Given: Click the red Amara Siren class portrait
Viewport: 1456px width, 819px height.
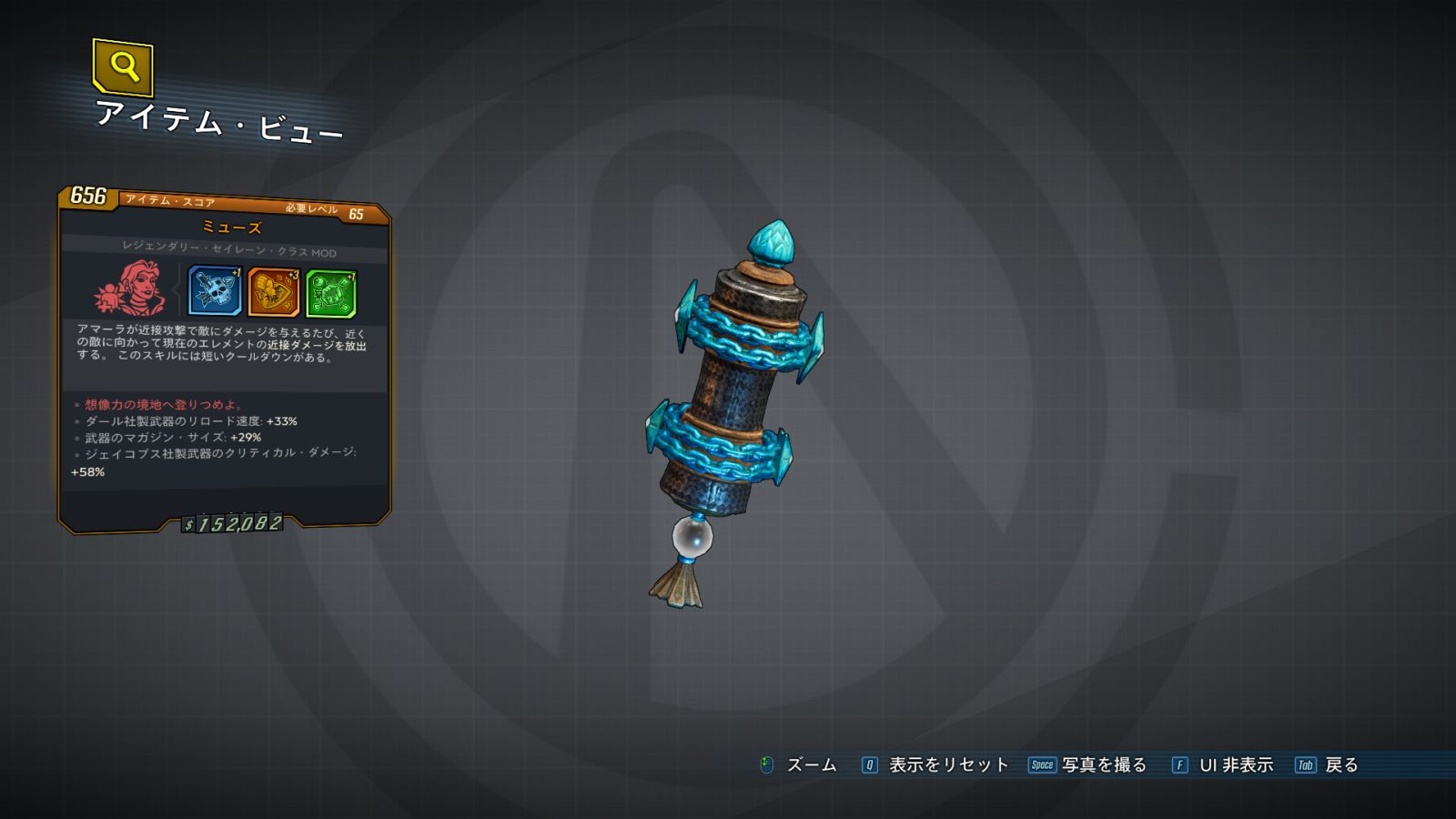Looking at the screenshot, I should [132, 288].
